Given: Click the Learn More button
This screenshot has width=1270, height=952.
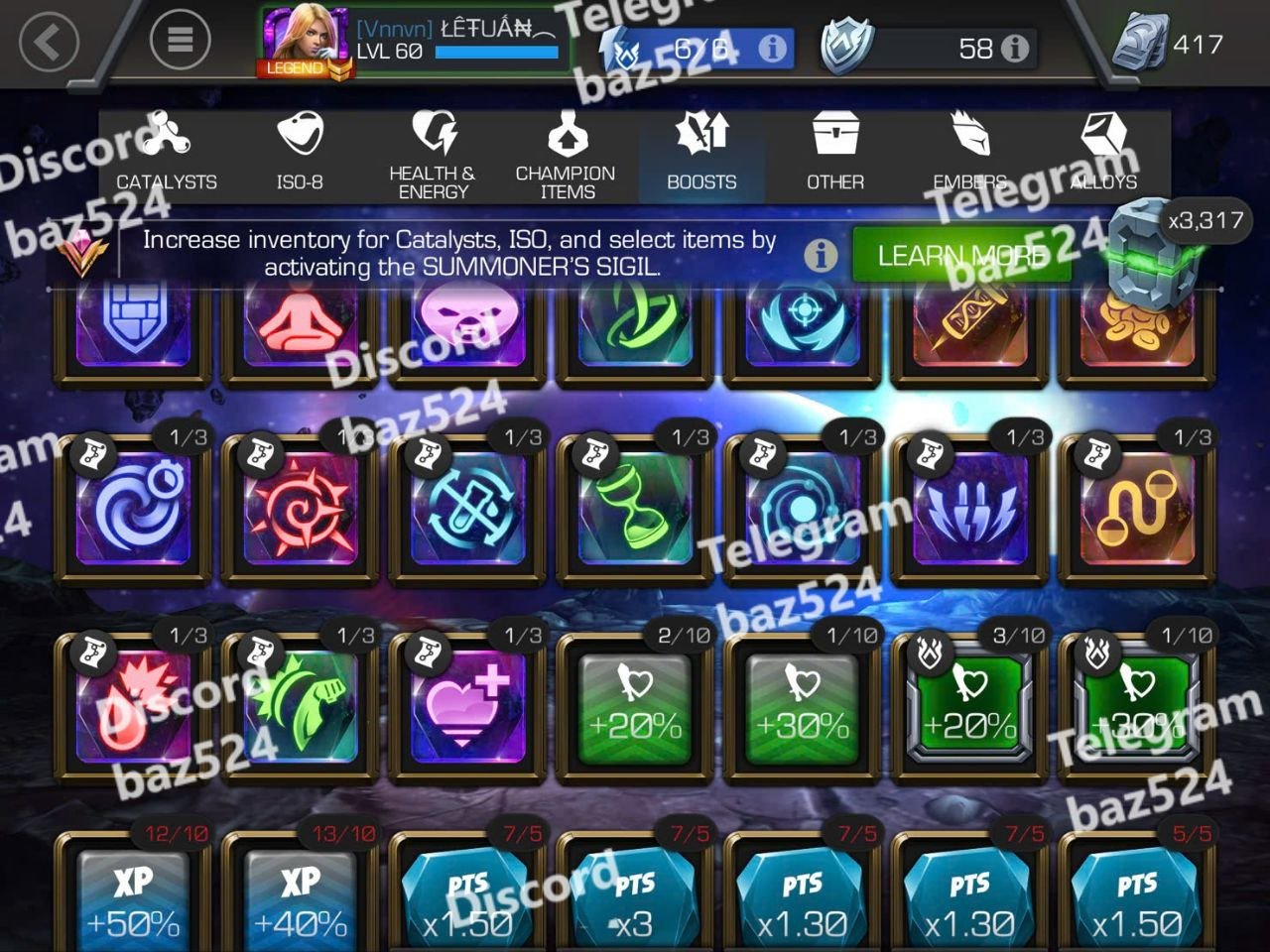Looking at the screenshot, I should [960, 256].
